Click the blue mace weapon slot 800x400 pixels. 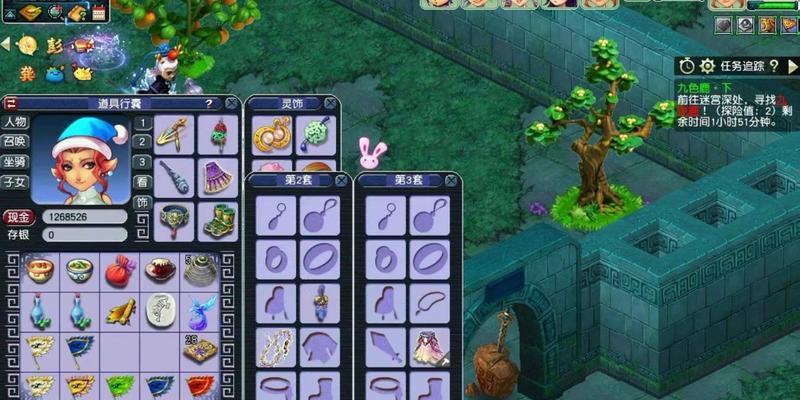pyautogui.click(x=175, y=177)
